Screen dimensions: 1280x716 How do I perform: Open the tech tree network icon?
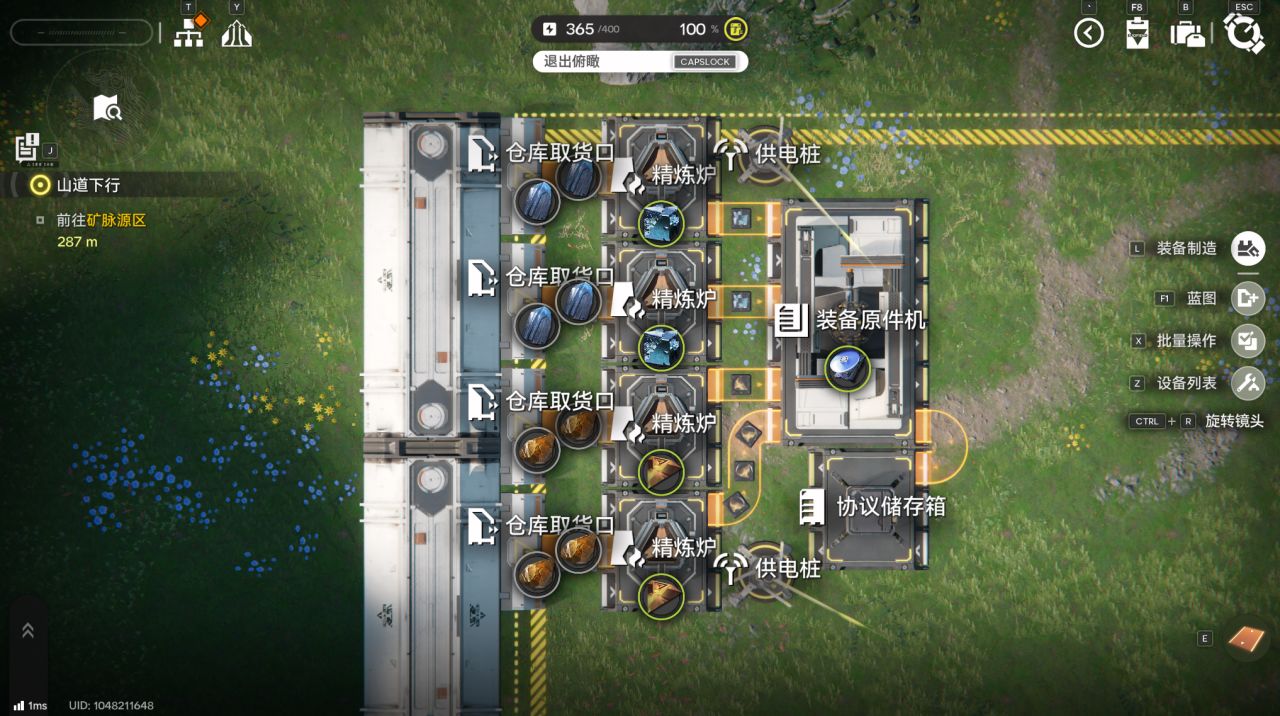click(188, 33)
